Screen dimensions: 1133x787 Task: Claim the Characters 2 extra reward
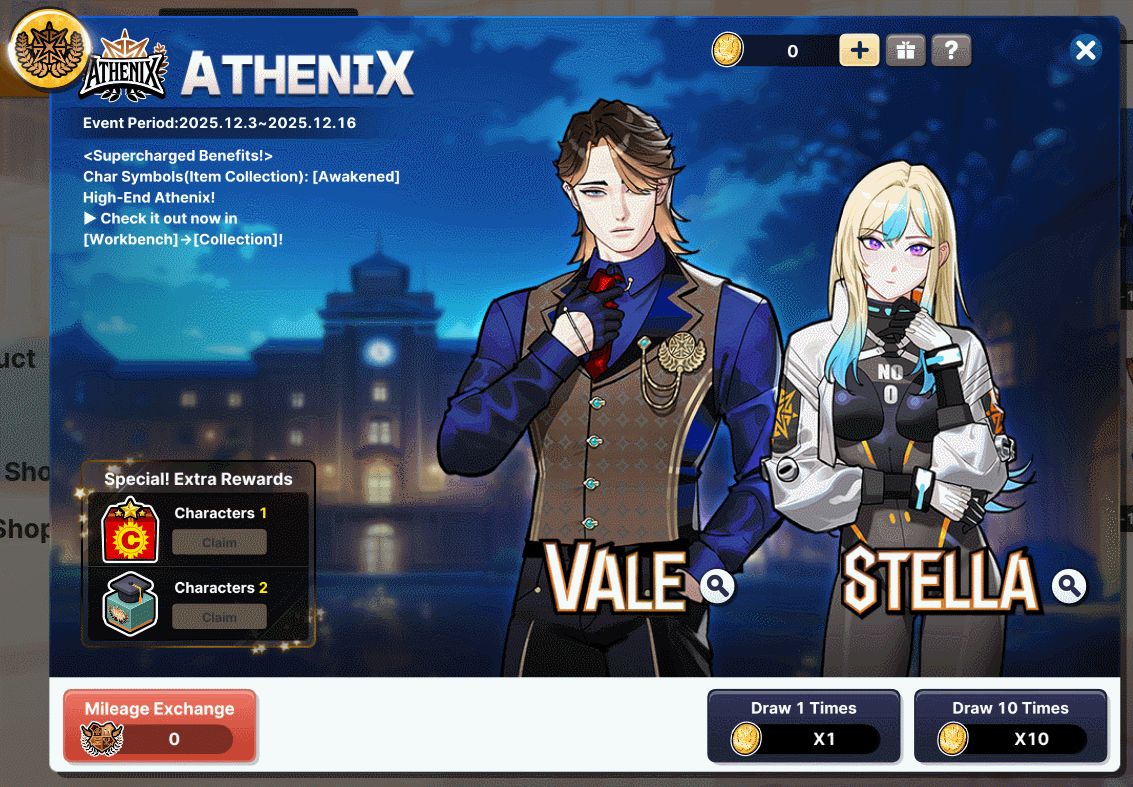coord(219,617)
